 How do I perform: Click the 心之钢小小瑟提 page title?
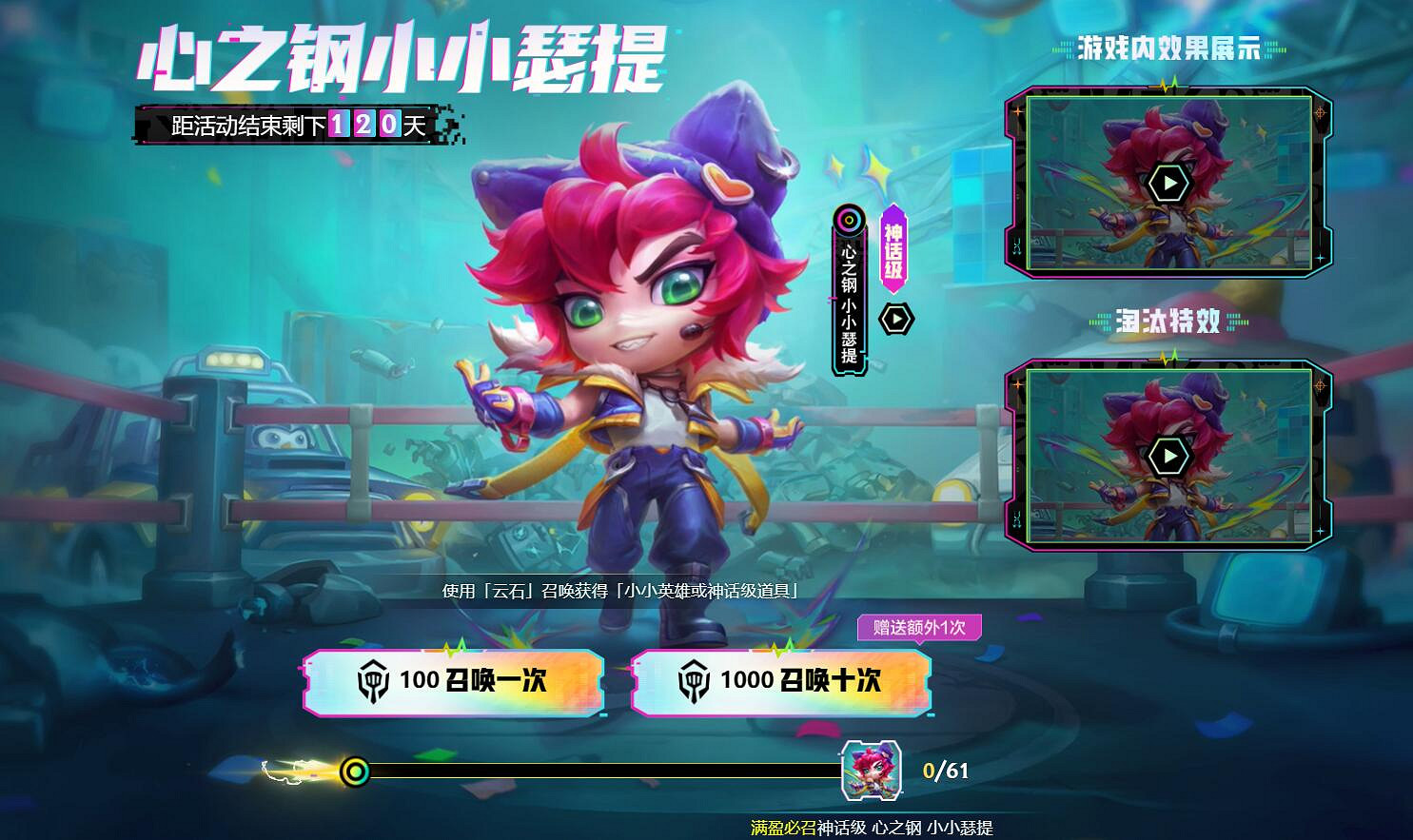(x=400, y=55)
